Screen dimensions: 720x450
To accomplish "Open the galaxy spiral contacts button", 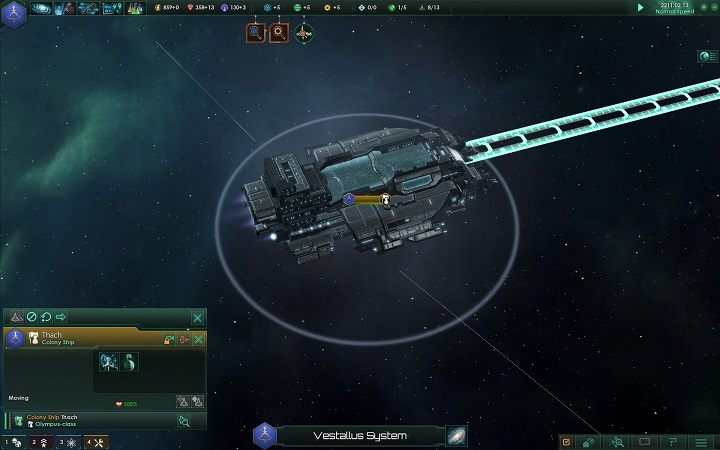I will 43,8.
